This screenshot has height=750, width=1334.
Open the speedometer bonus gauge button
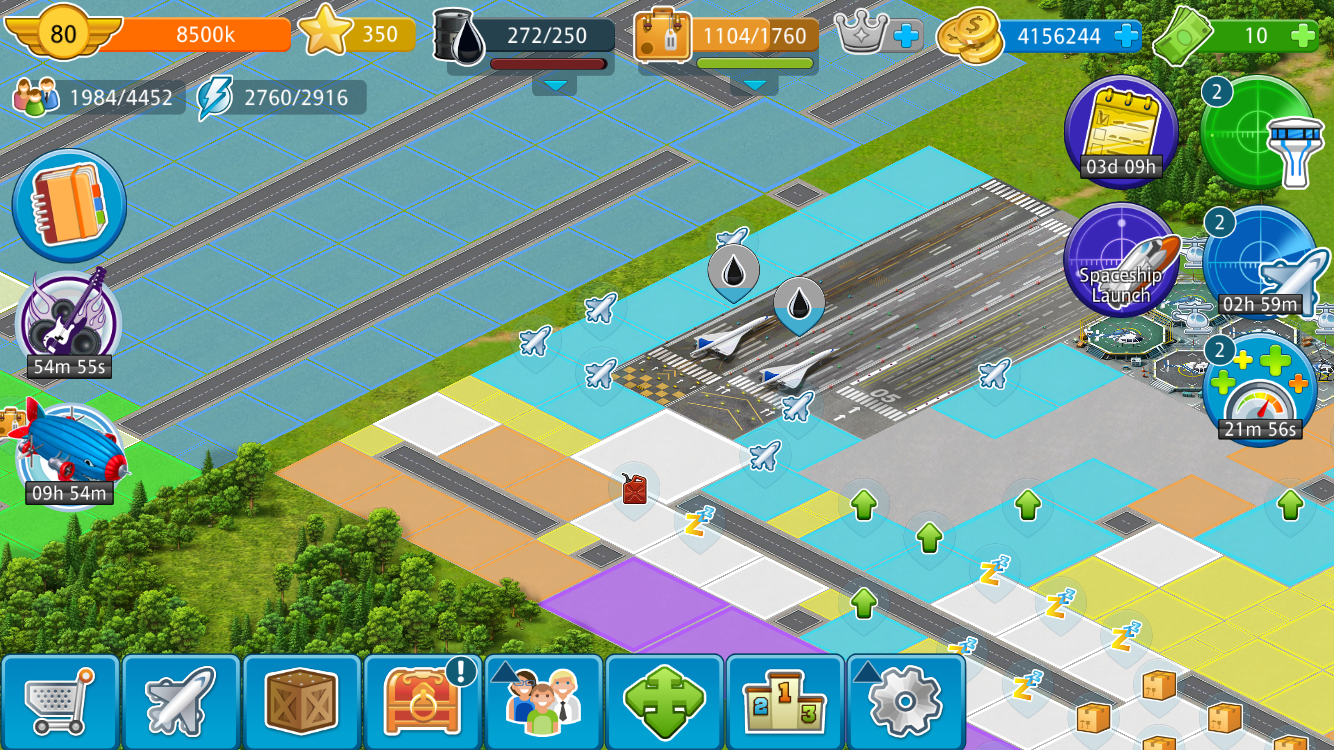point(1259,390)
